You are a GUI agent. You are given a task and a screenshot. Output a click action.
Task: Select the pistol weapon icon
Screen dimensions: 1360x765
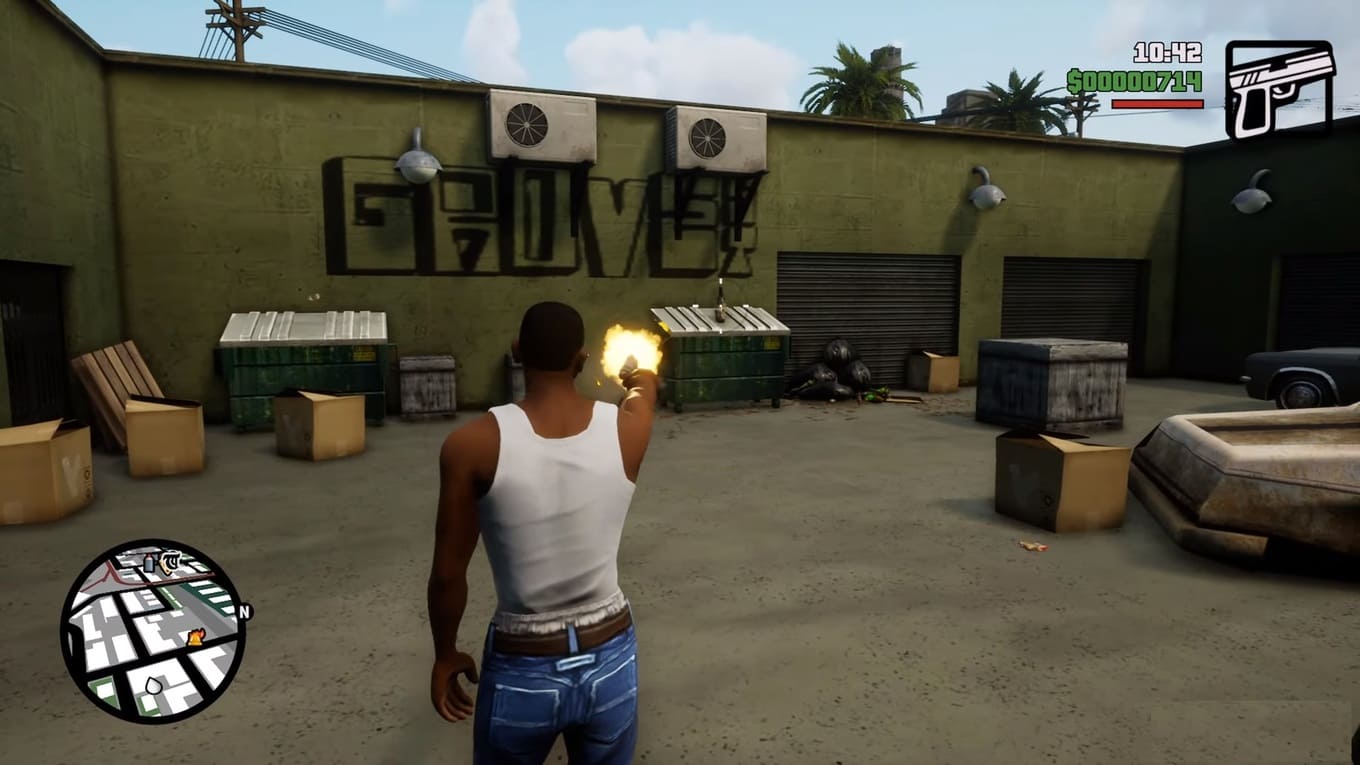tap(1279, 89)
